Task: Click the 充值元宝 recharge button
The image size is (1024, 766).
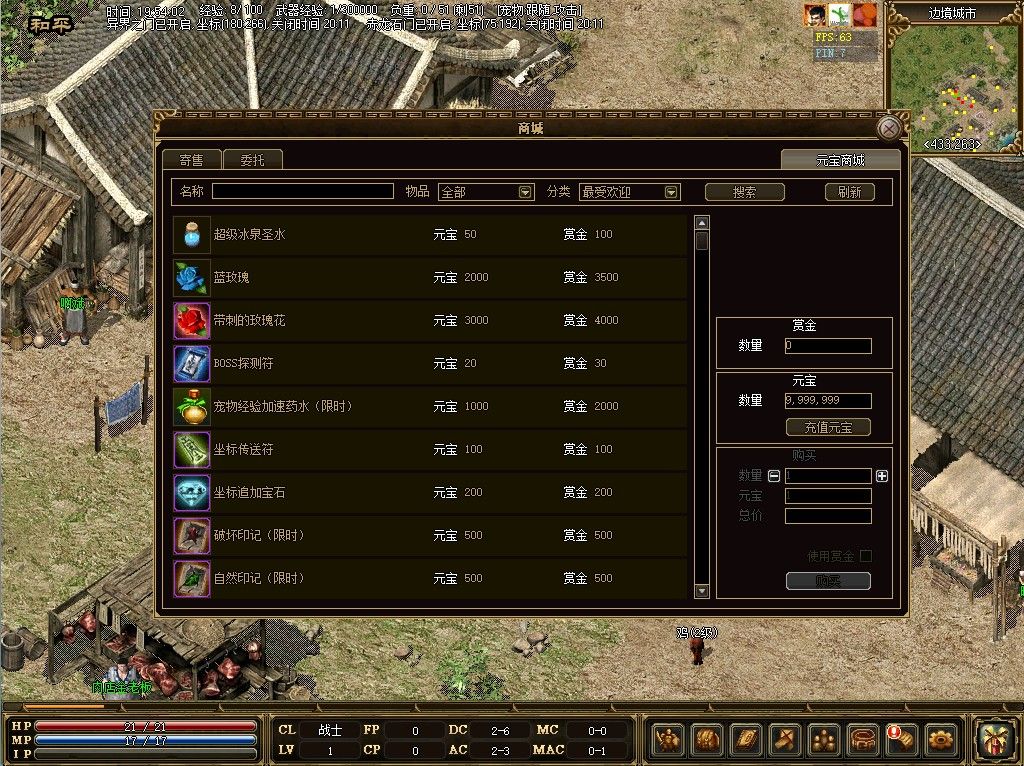Action: tap(828, 427)
